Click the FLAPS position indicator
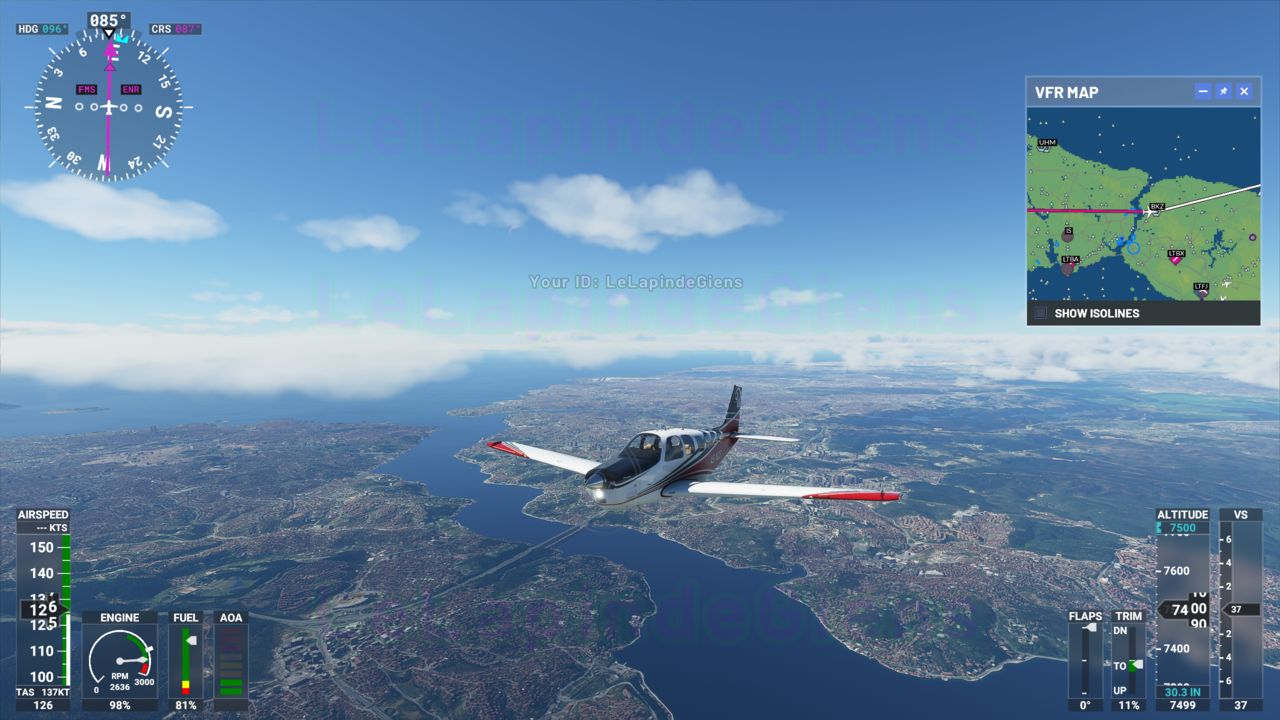1280x720 pixels. 1085,662
